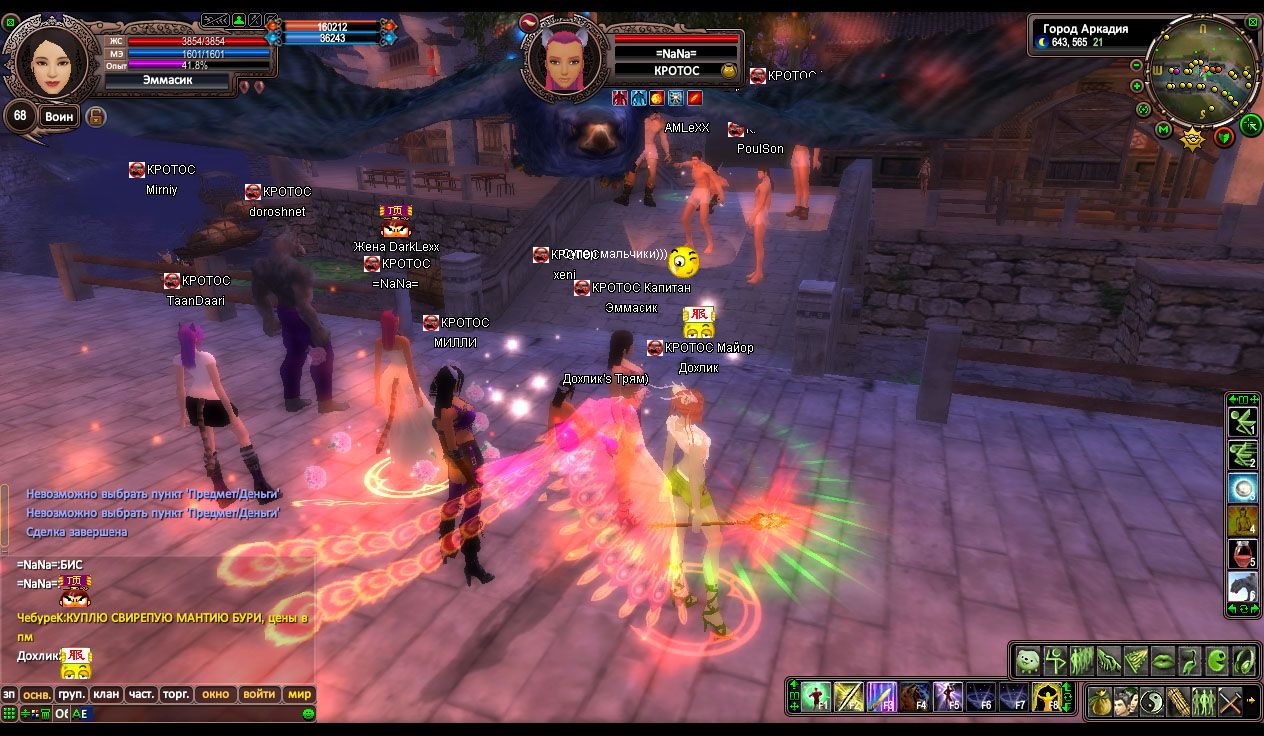Click the sun face icon below minimap
1264x736 pixels.
click(1192, 138)
